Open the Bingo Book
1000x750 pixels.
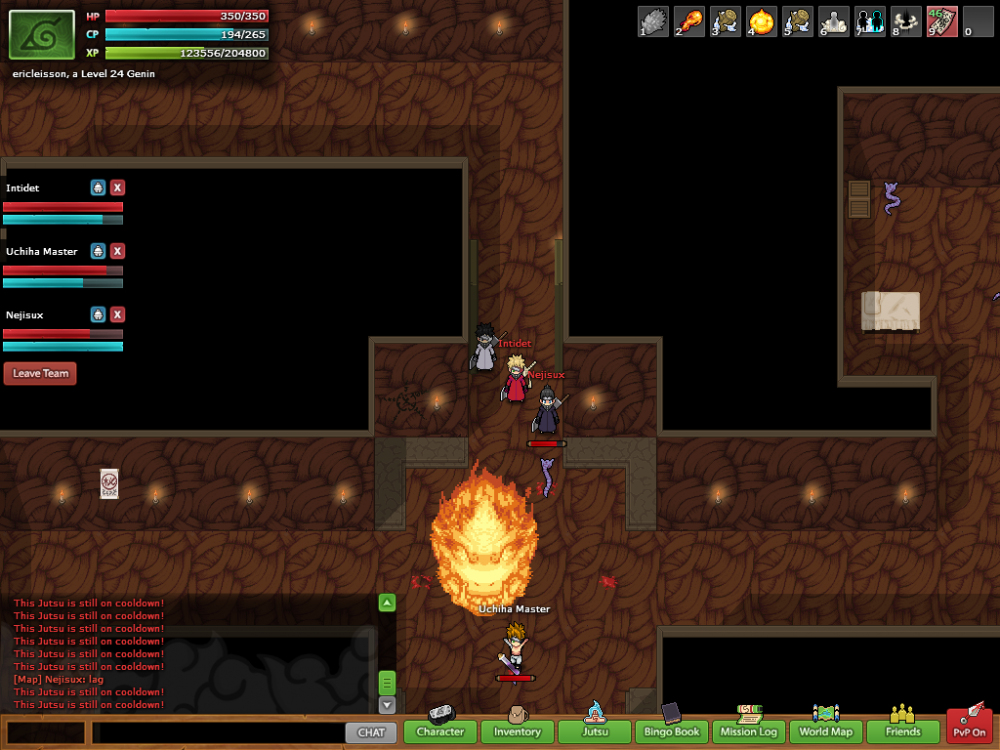pos(672,732)
